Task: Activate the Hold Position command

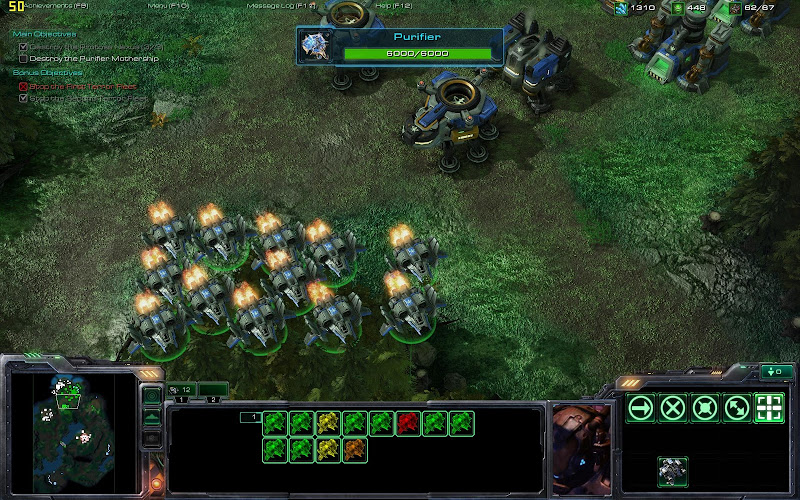Action: click(705, 407)
